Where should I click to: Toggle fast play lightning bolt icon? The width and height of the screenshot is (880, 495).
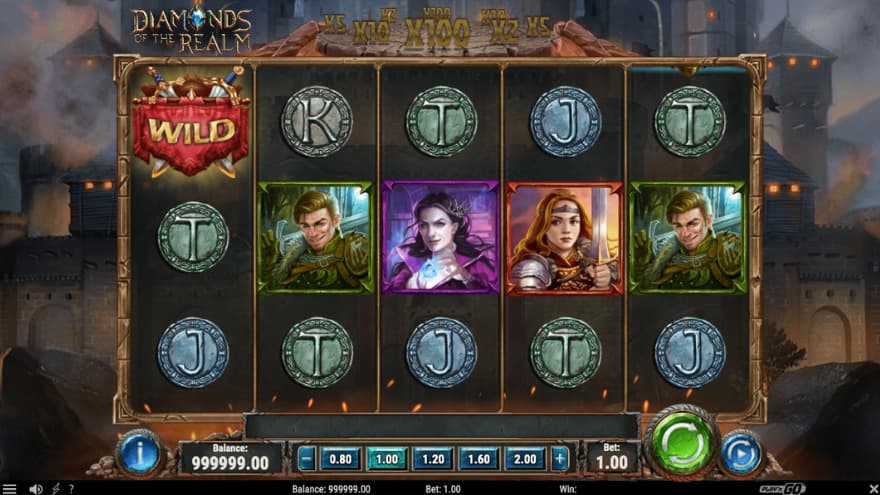point(54,489)
